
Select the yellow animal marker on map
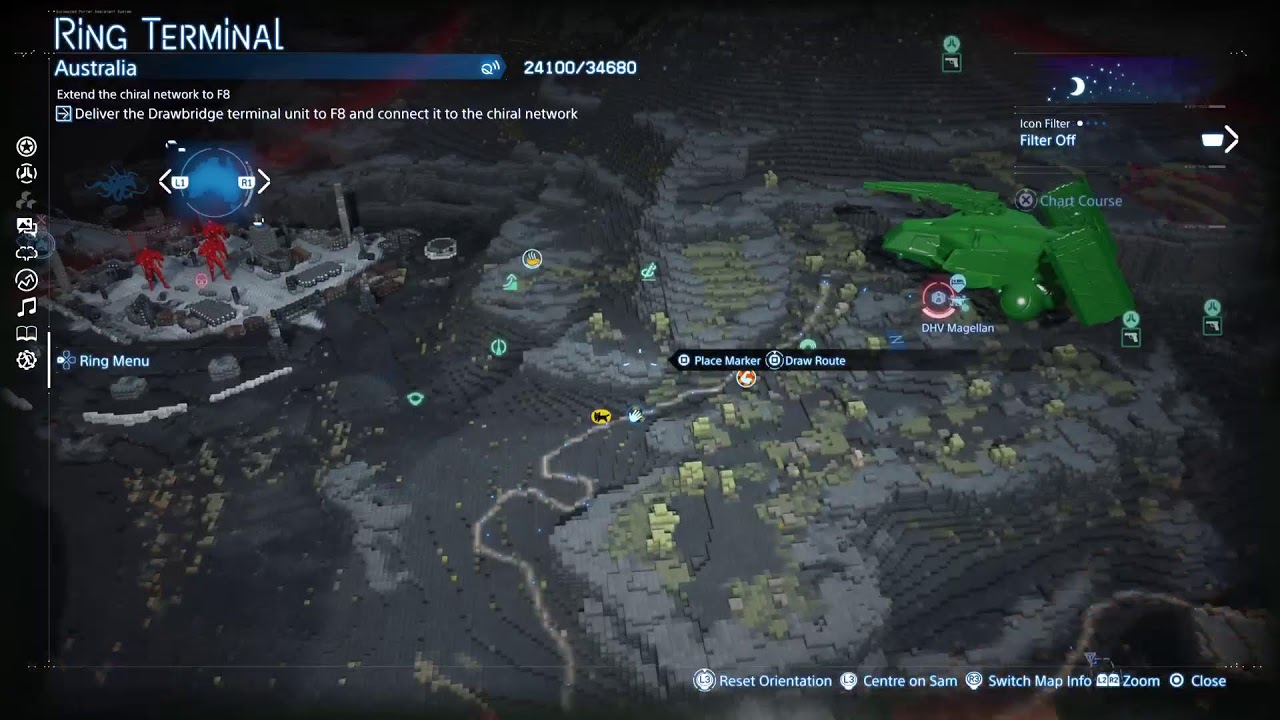[x=601, y=416]
